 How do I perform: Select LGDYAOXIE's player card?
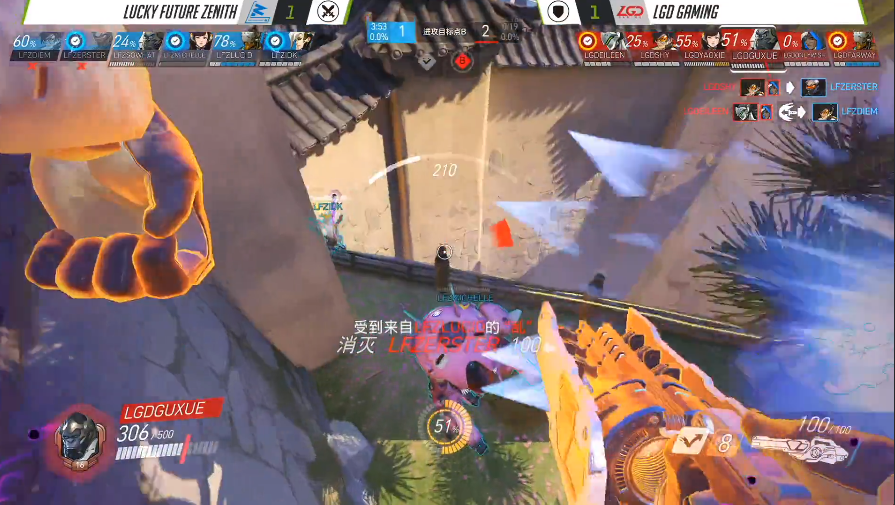click(x=704, y=45)
